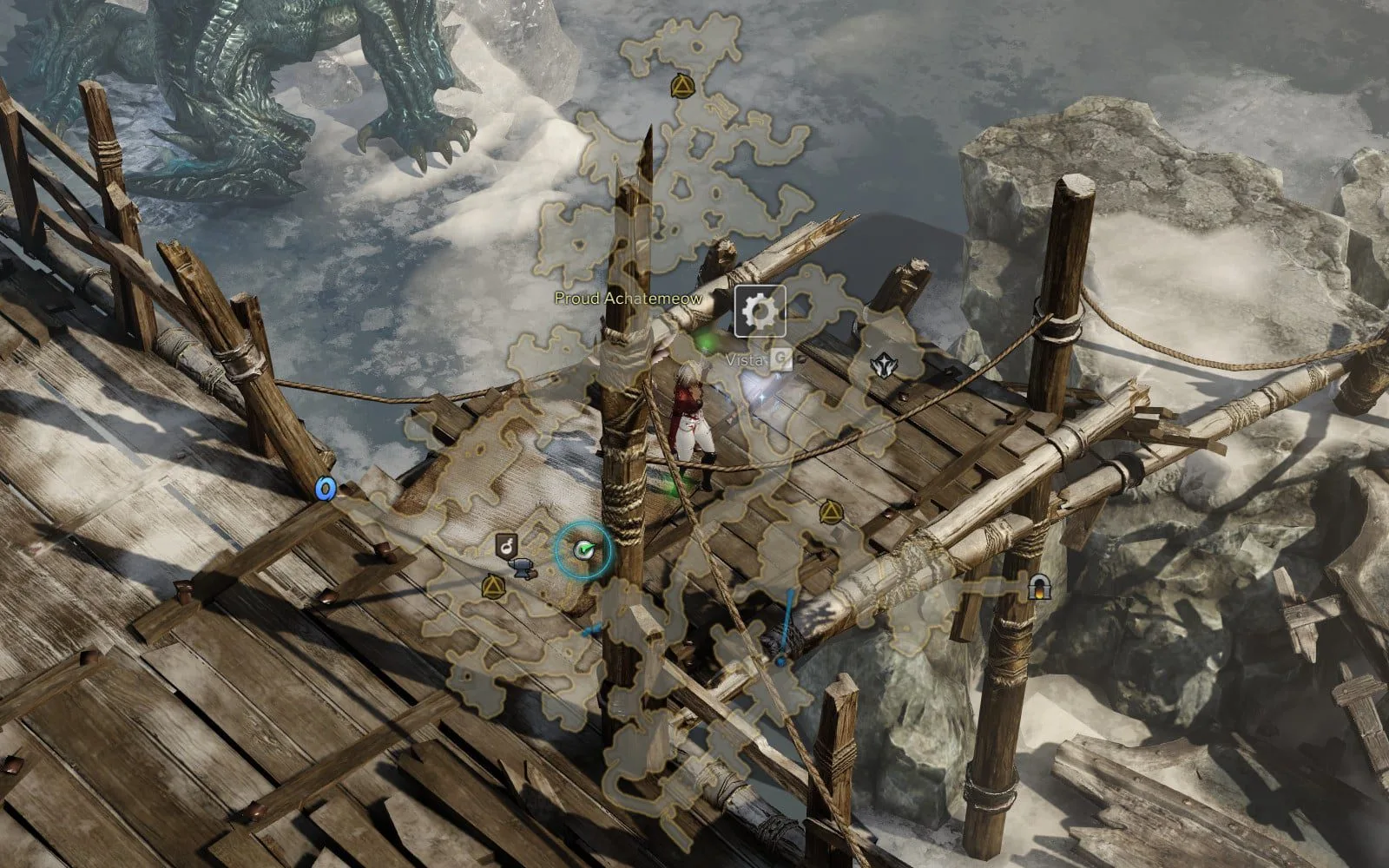Select the dungeon gate marker with flame
Screen dimensions: 1389x868
point(1036,588)
